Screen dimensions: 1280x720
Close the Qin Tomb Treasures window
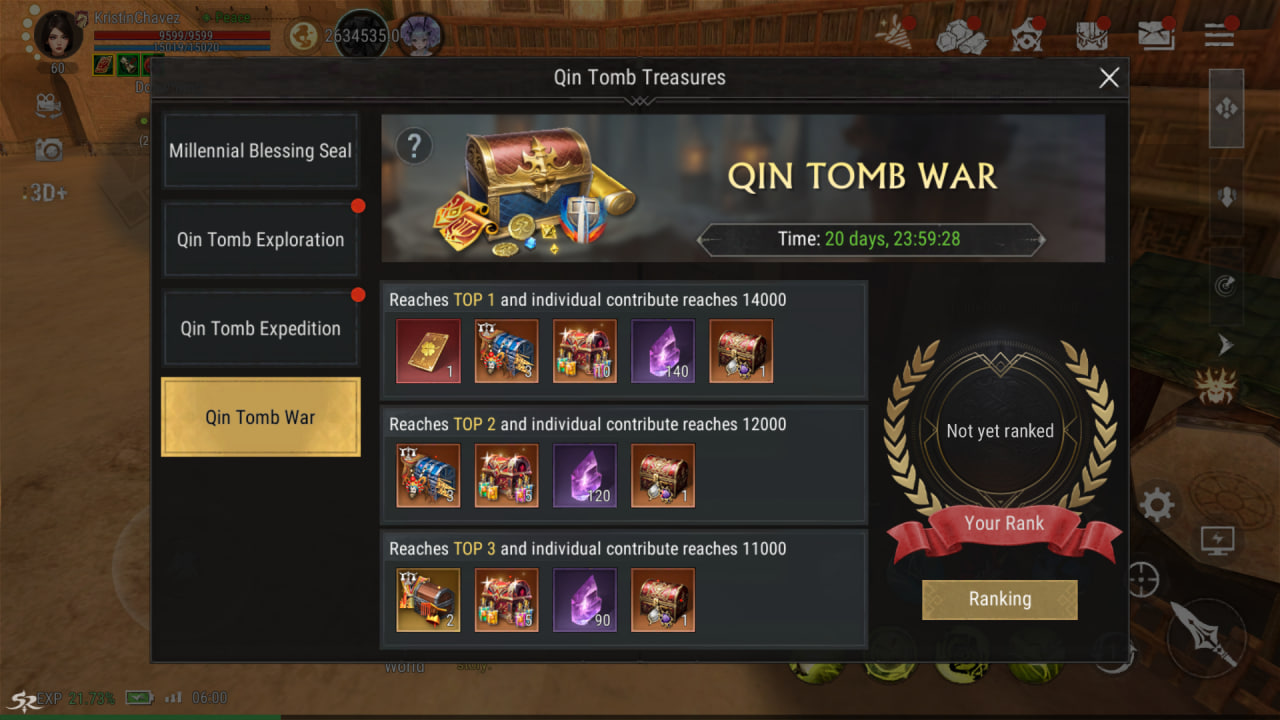pyautogui.click(x=1109, y=78)
